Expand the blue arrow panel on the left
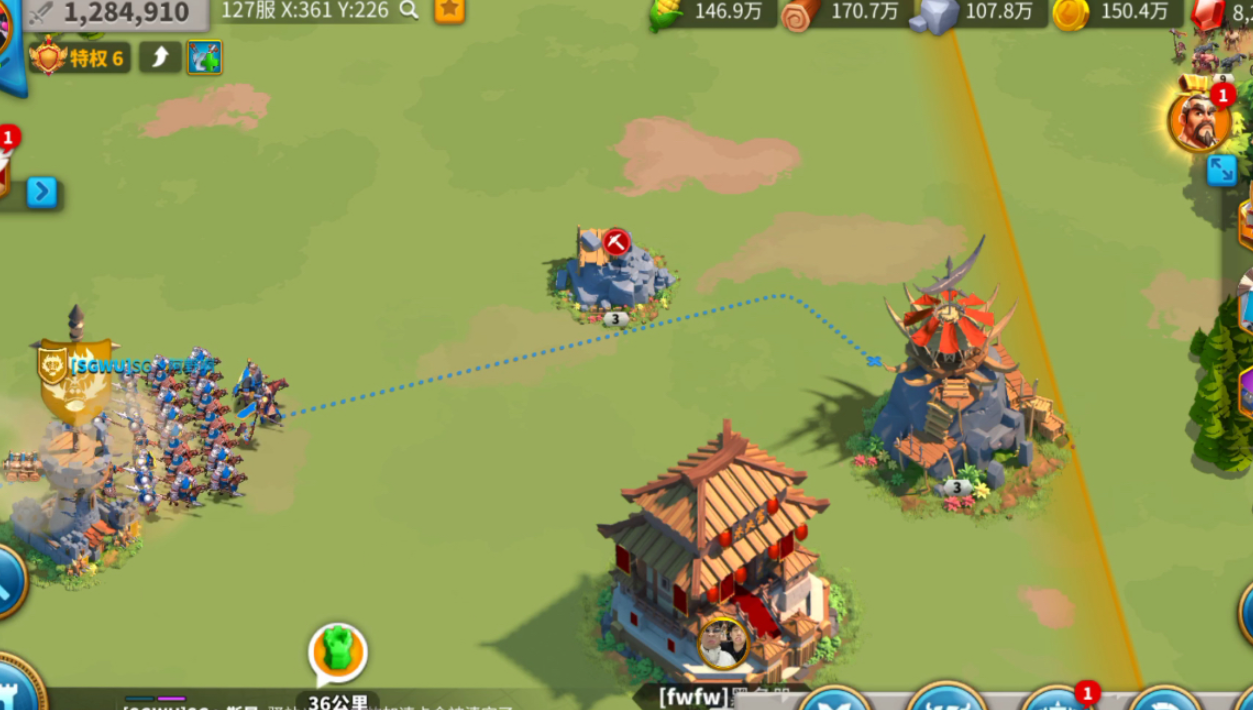The height and width of the screenshot is (710, 1253). click(x=42, y=191)
